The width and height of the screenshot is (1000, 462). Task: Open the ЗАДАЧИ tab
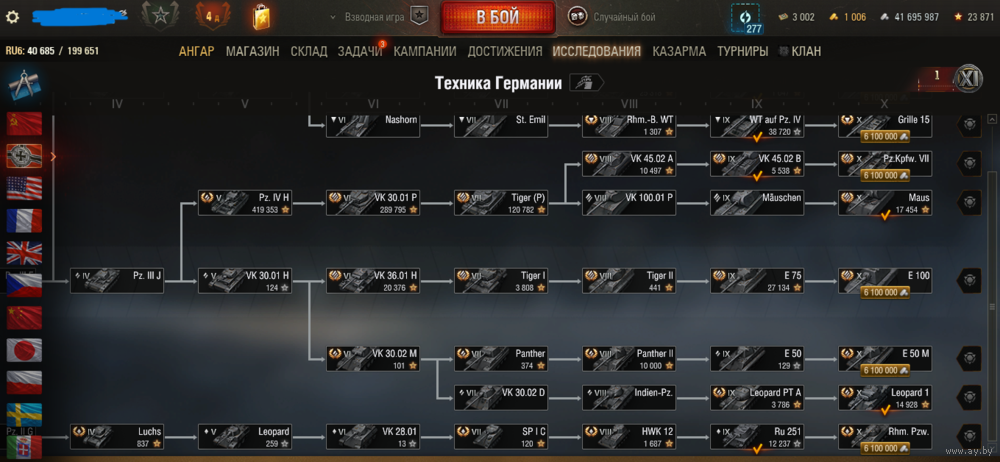[x=359, y=52]
